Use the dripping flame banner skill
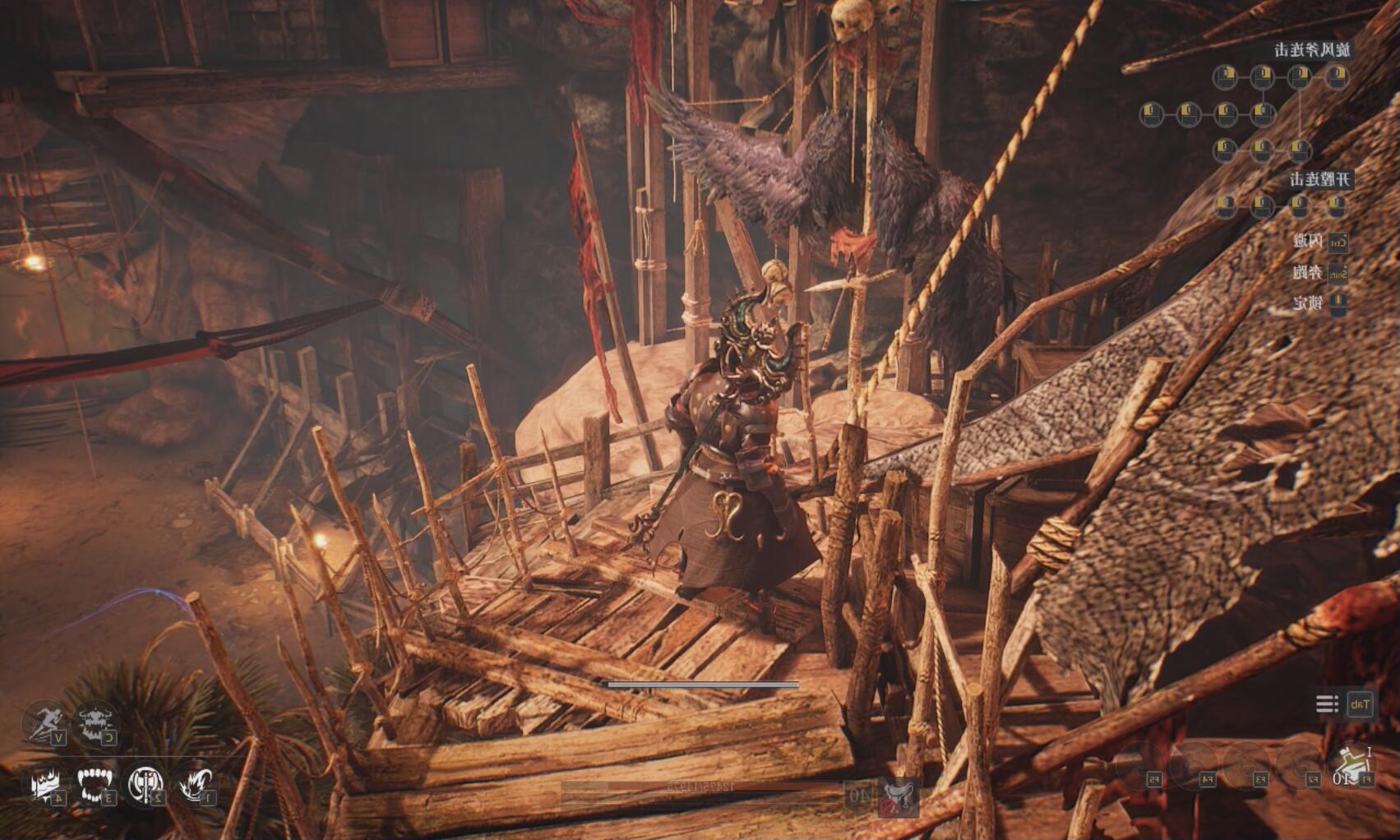The height and width of the screenshot is (840, 1400). tap(44, 784)
